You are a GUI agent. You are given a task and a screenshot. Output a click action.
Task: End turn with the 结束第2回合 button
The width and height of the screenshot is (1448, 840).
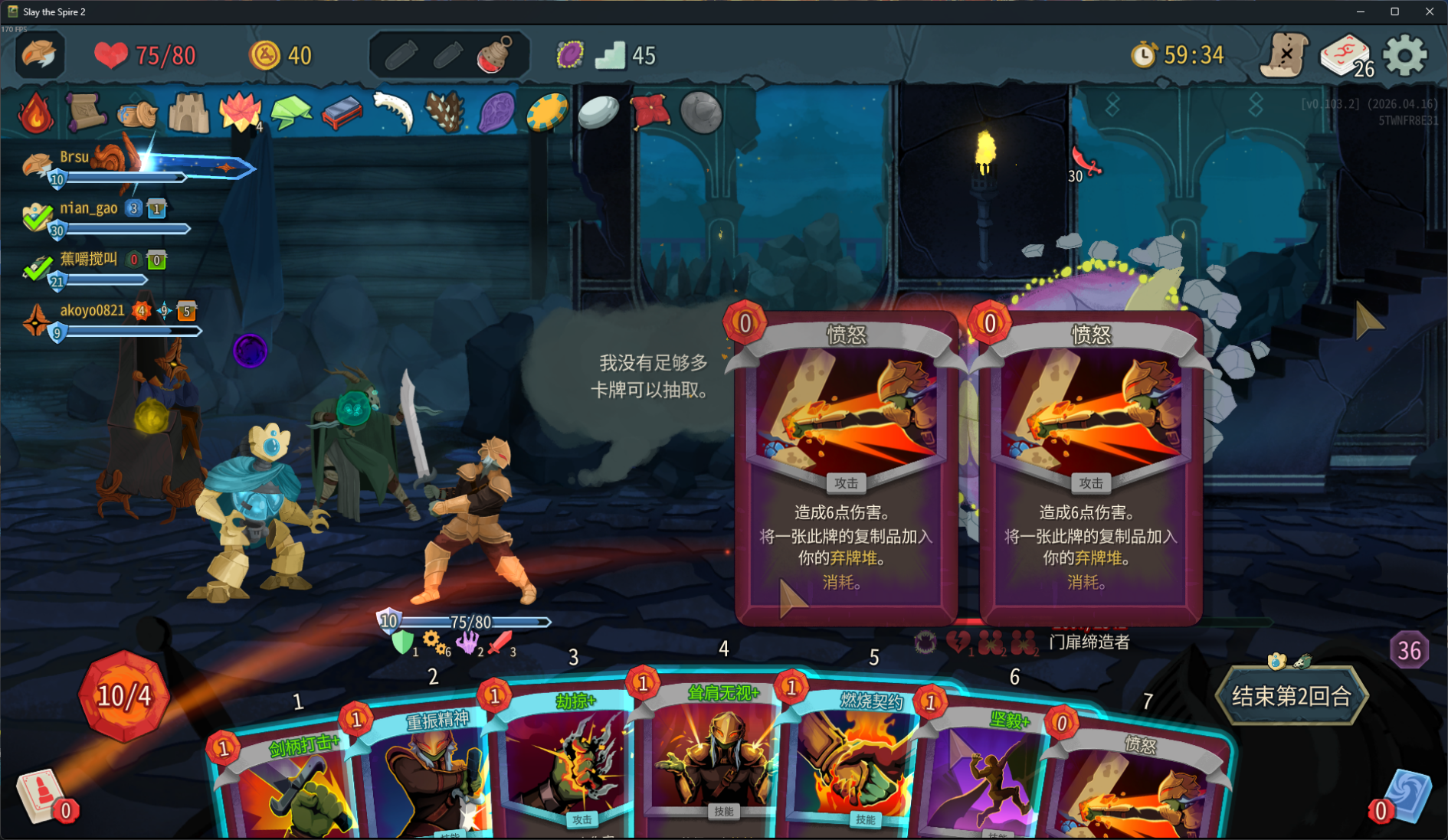pos(1291,696)
